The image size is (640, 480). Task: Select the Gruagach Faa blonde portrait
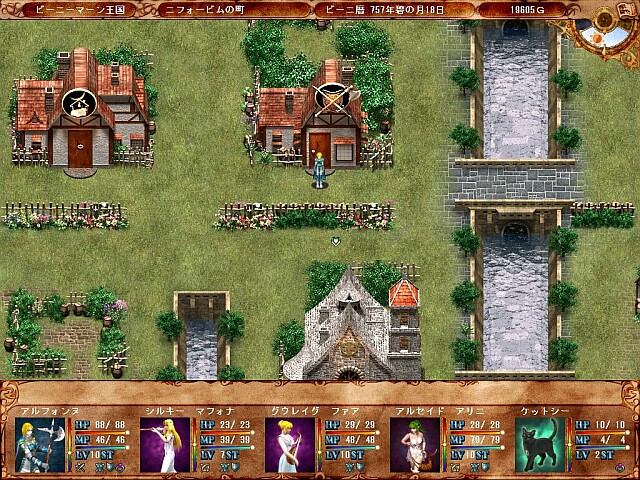point(290,445)
